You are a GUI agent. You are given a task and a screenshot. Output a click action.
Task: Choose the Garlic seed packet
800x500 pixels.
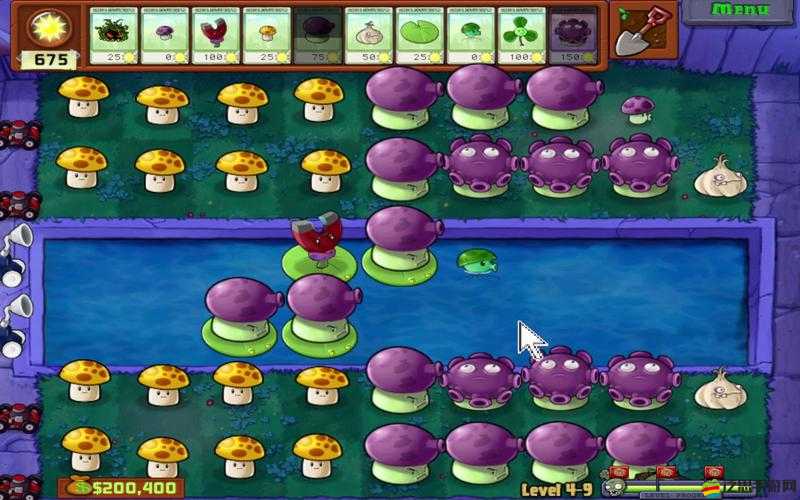click(370, 36)
